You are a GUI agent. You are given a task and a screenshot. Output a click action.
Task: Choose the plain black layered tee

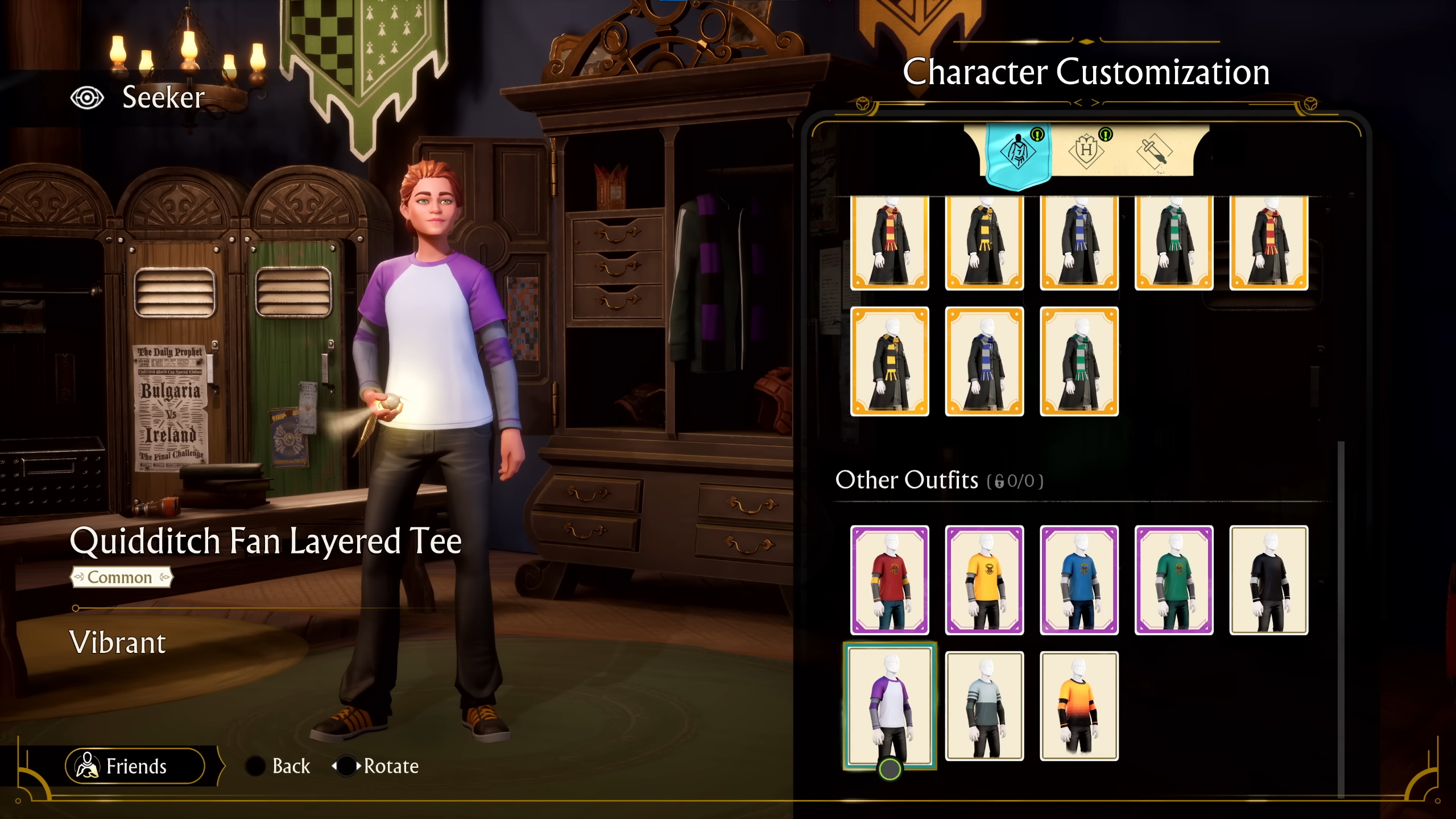pyautogui.click(x=1269, y=580)
